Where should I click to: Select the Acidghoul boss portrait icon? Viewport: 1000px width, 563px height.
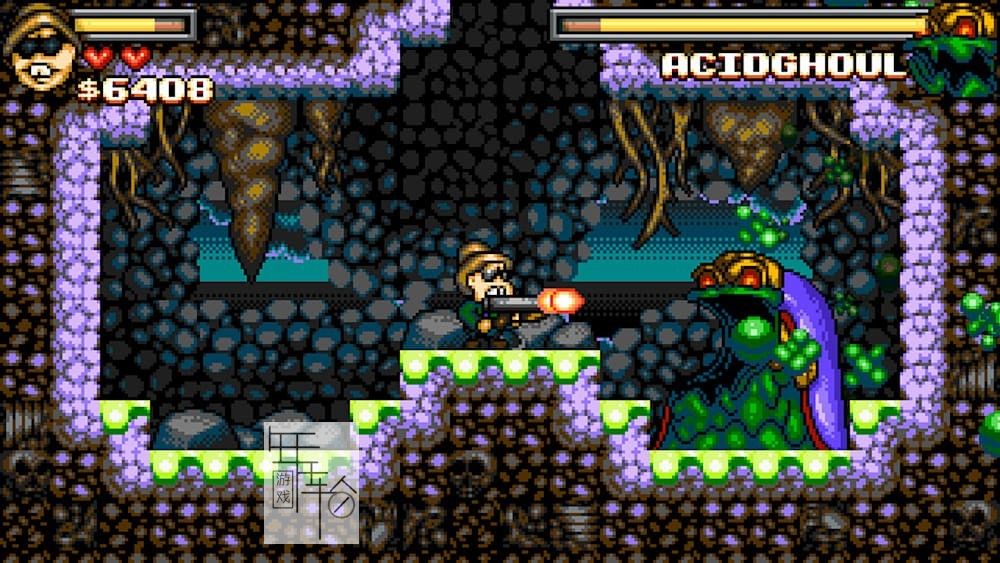coord(959,47)
